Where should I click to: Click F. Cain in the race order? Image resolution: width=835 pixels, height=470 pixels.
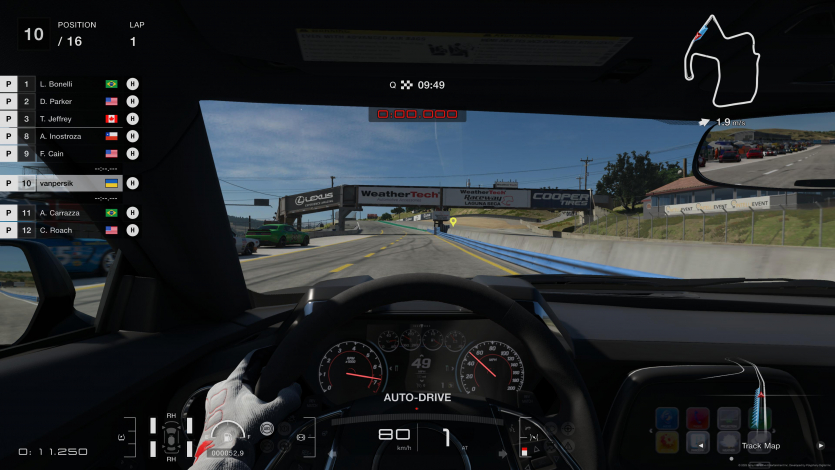[x=68, y=154]
